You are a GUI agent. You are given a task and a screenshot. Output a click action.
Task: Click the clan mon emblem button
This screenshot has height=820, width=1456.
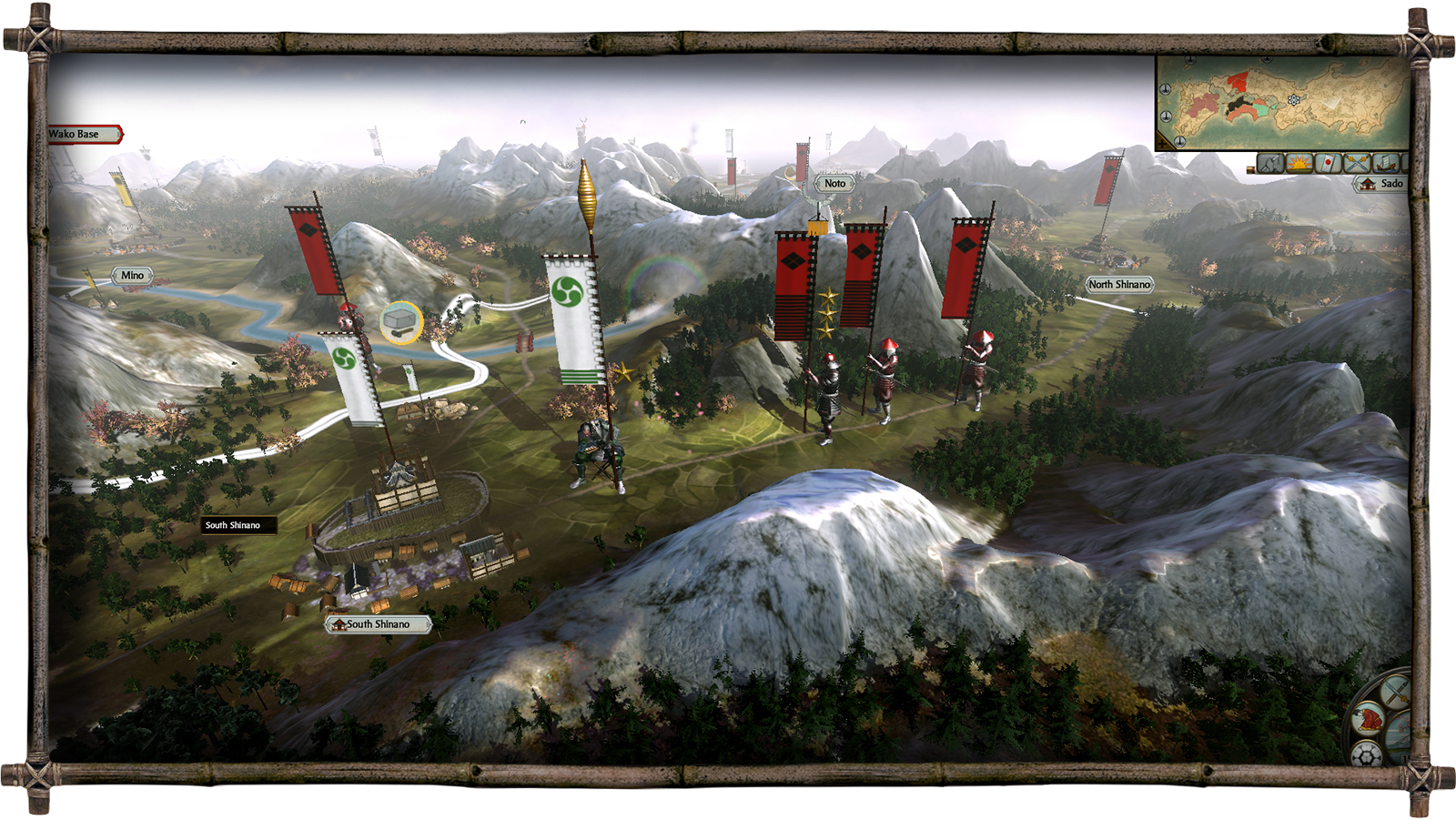[1367, 754]
